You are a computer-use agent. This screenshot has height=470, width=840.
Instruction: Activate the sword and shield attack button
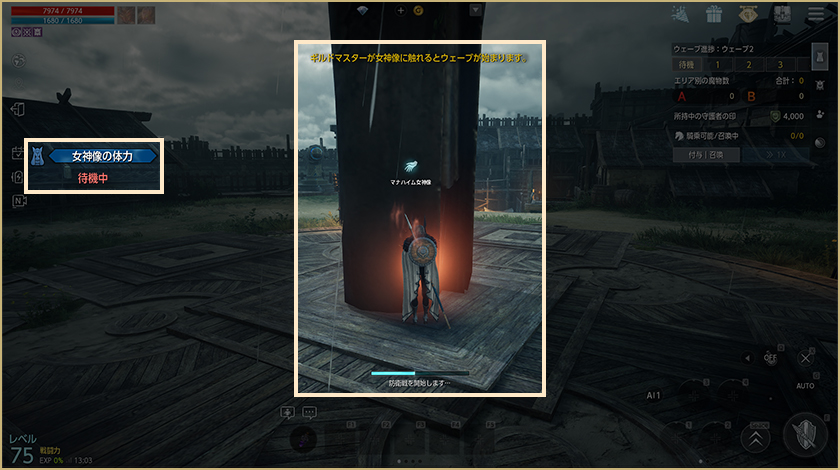pos(806,435)
